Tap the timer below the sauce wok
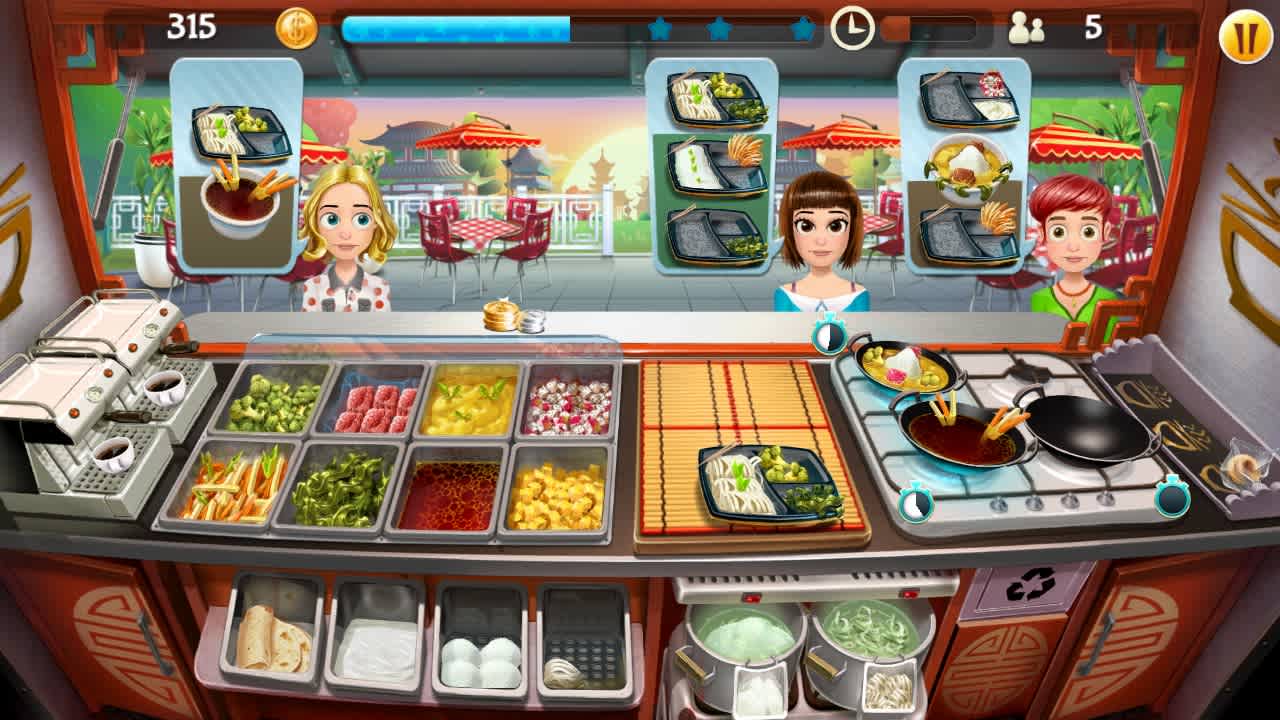This screenshot has width=1280, height=720. 915,501
